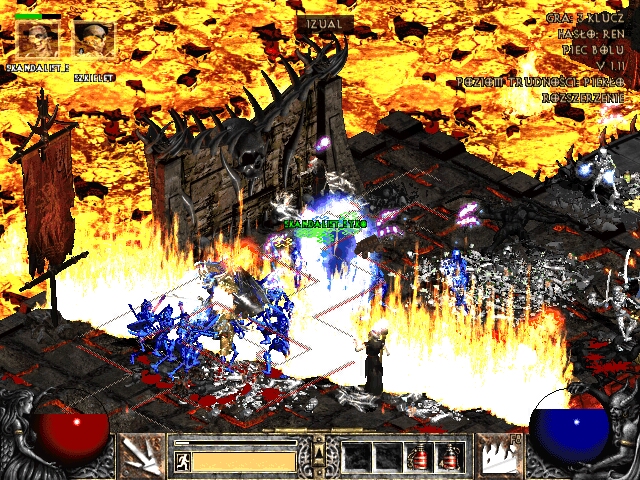The width and height of the screenshot is (640, 480).
Task: Click the left-hand attack skill icon
Action: tap(141, 456)
